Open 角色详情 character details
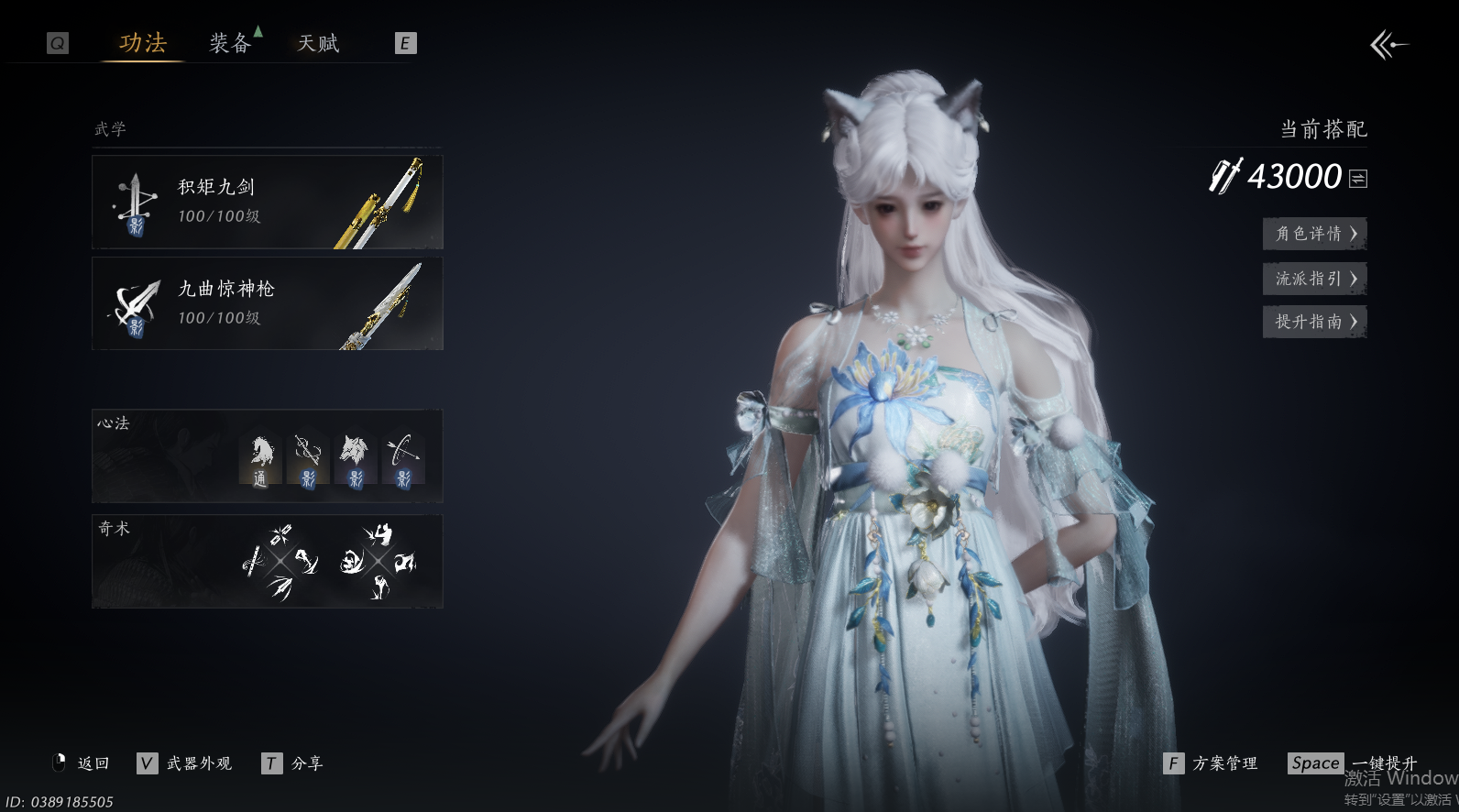This screenshot has height=812, width=1459. point(1314,234)
